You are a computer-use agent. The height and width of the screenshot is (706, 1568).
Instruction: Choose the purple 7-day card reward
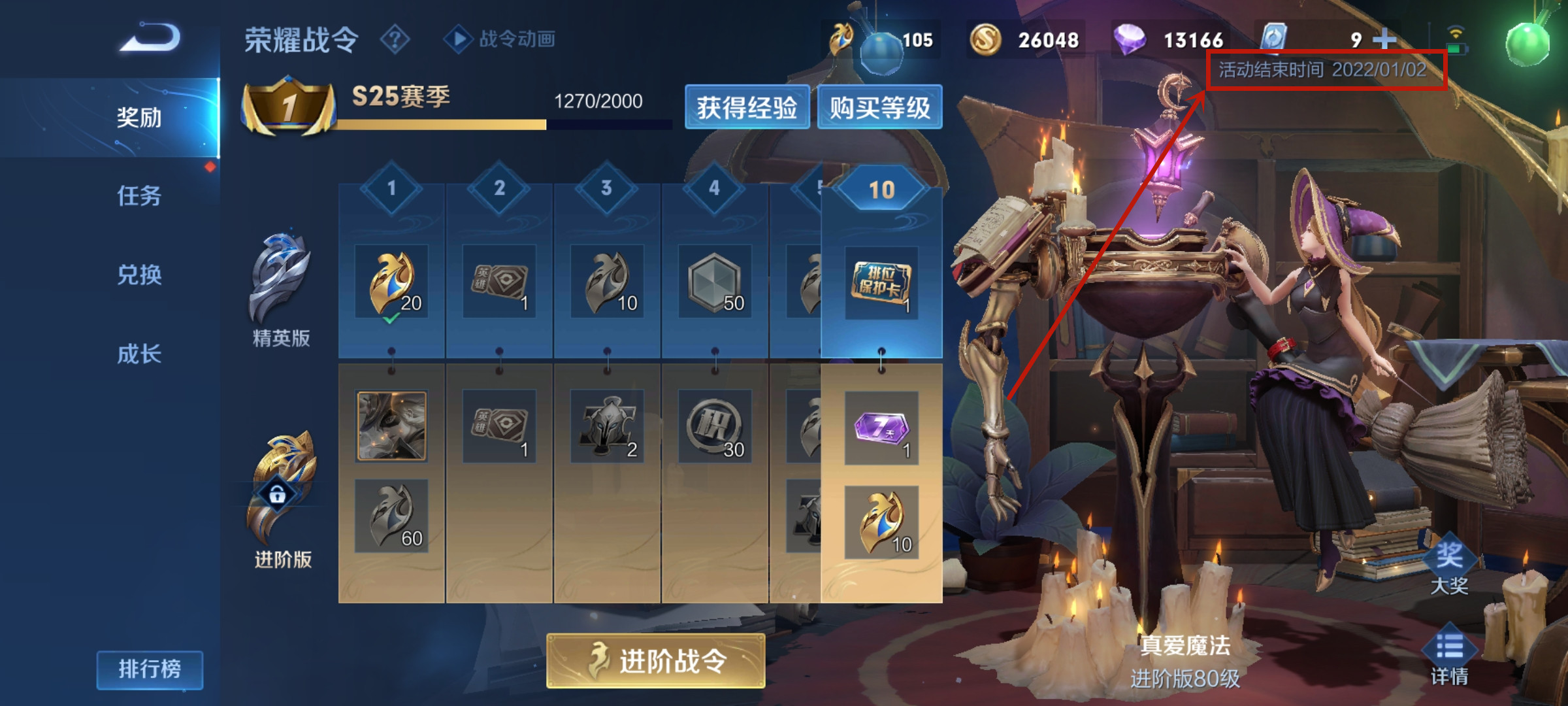click(x=881, y=428)
